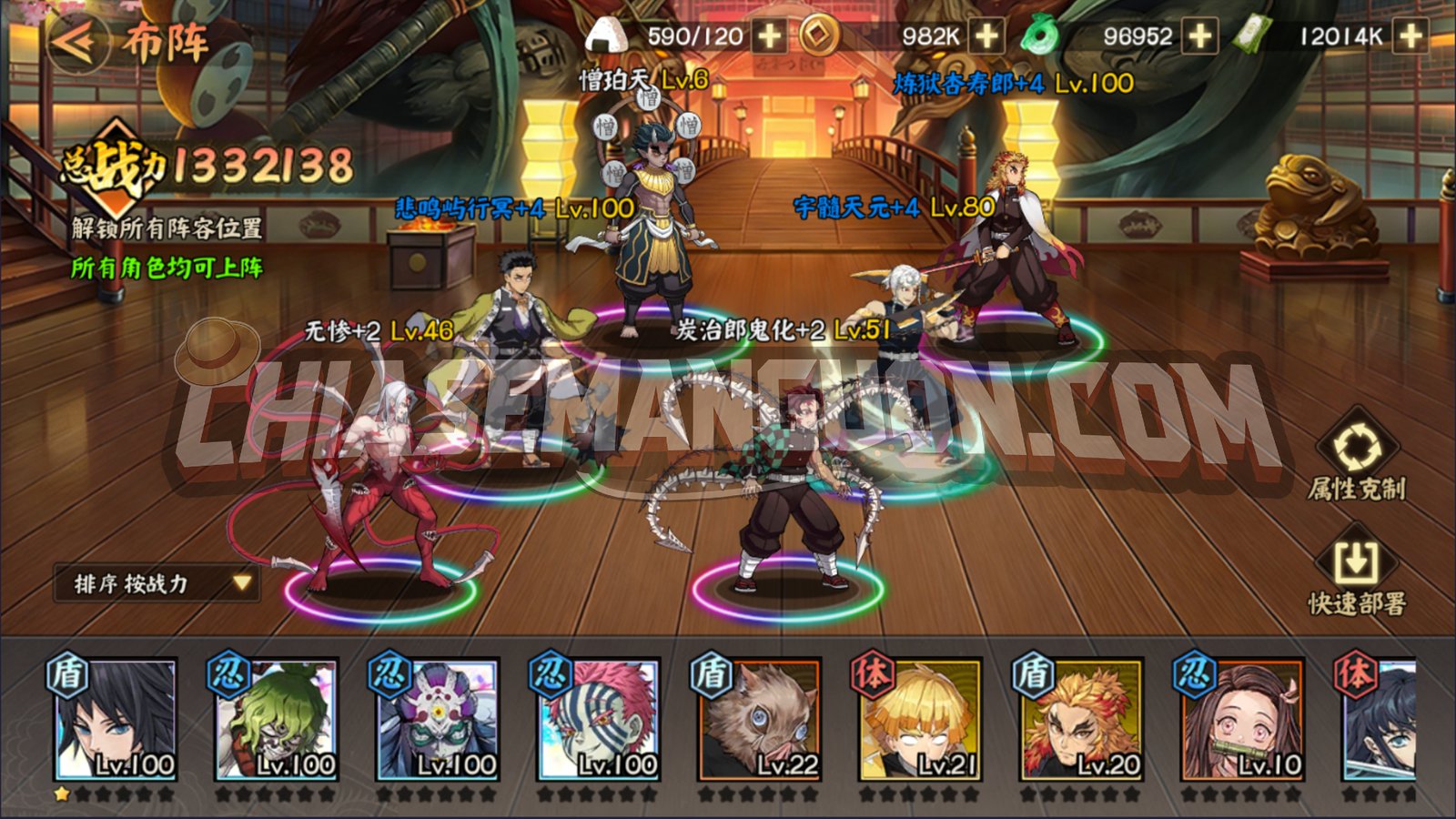Open the 排序 按战力 sort dropdown
The image size is (1456, 819).
(157, 583)
